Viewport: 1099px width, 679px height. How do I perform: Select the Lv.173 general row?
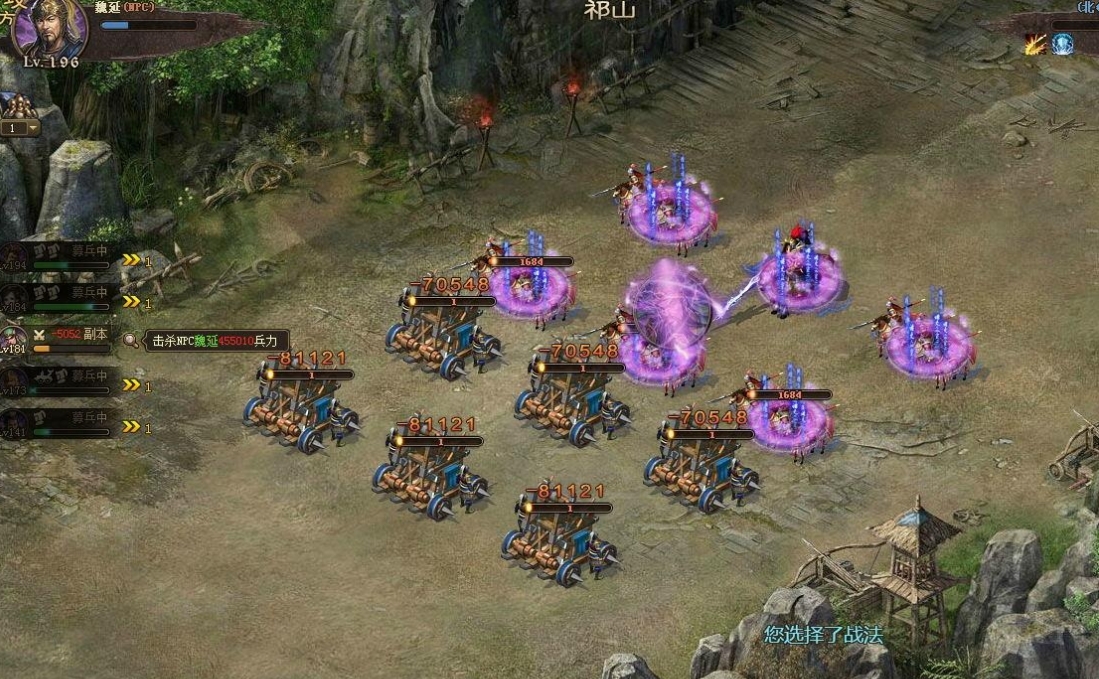(60, 384)
